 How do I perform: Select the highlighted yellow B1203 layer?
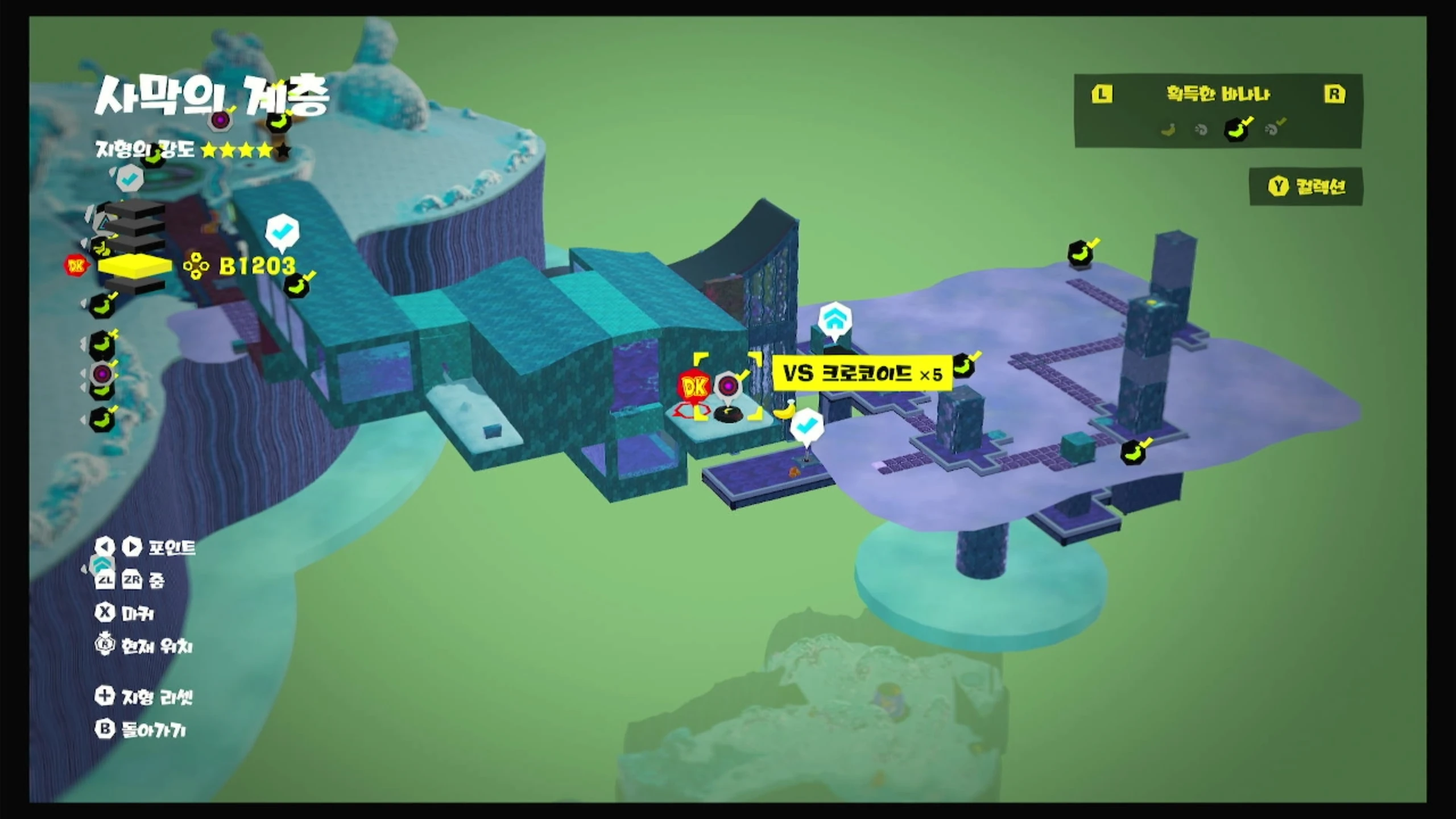coord(135,266)
